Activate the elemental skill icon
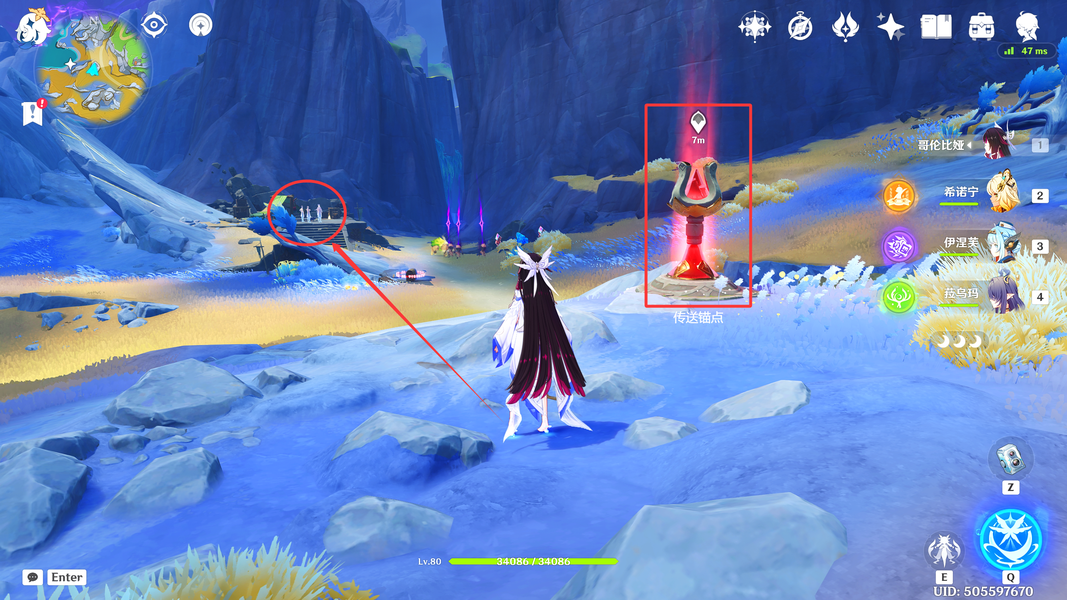Screen dimensions: 1067x600 (944, 550)
